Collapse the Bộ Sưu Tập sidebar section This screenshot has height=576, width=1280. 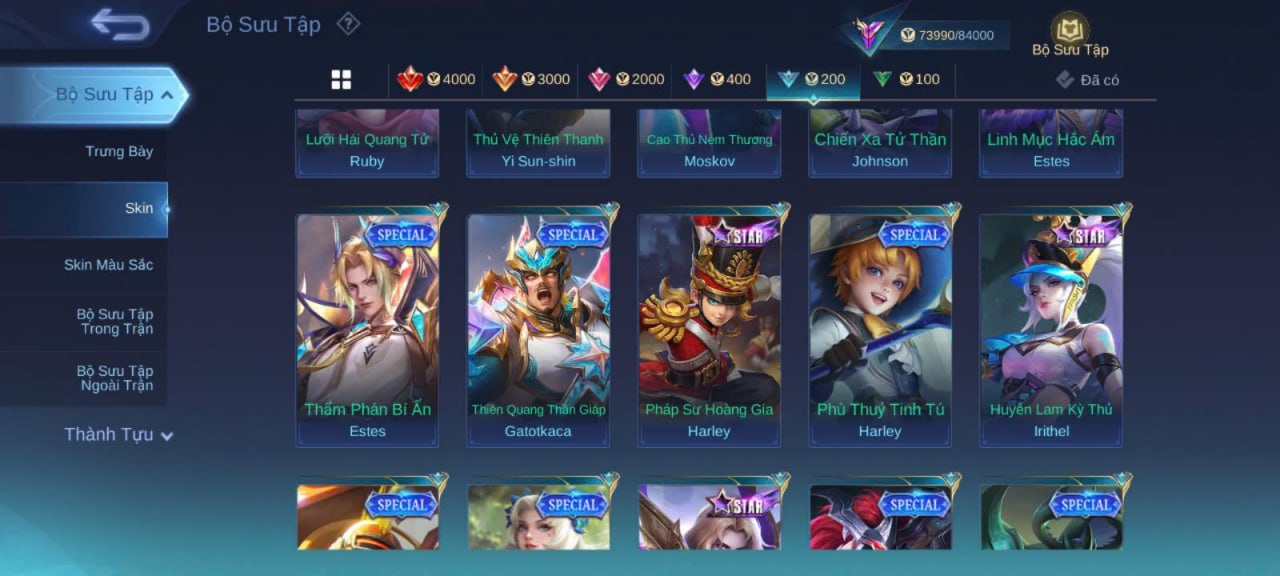166,95
